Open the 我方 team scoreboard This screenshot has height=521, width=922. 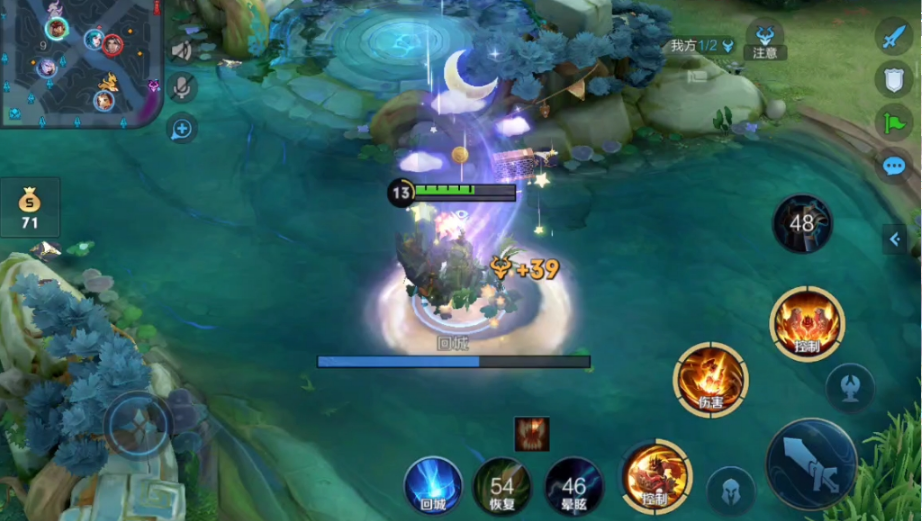[702, 46]
